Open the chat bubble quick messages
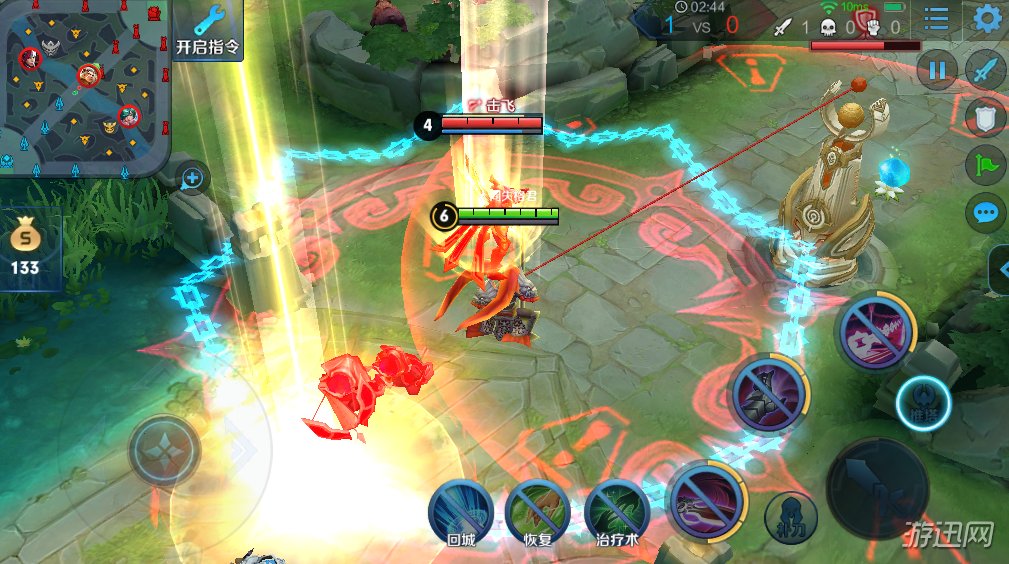This screenshot has height=564, width=1009. [x=986, y=212]
